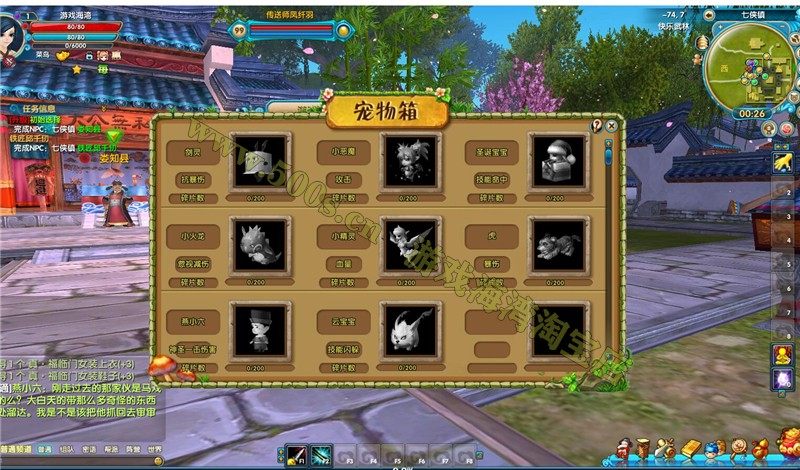Viewport: 800px width, 470px height.
Task: Close the pet box window
Action: point(611,126)
